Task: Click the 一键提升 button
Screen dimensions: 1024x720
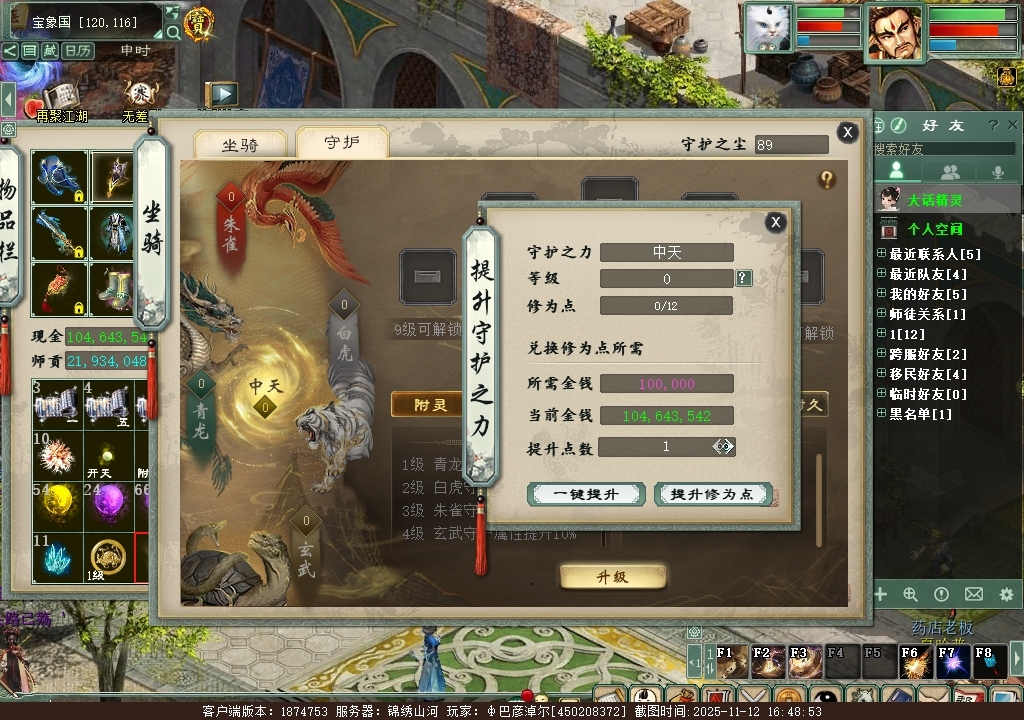Action: coord(586,494)
